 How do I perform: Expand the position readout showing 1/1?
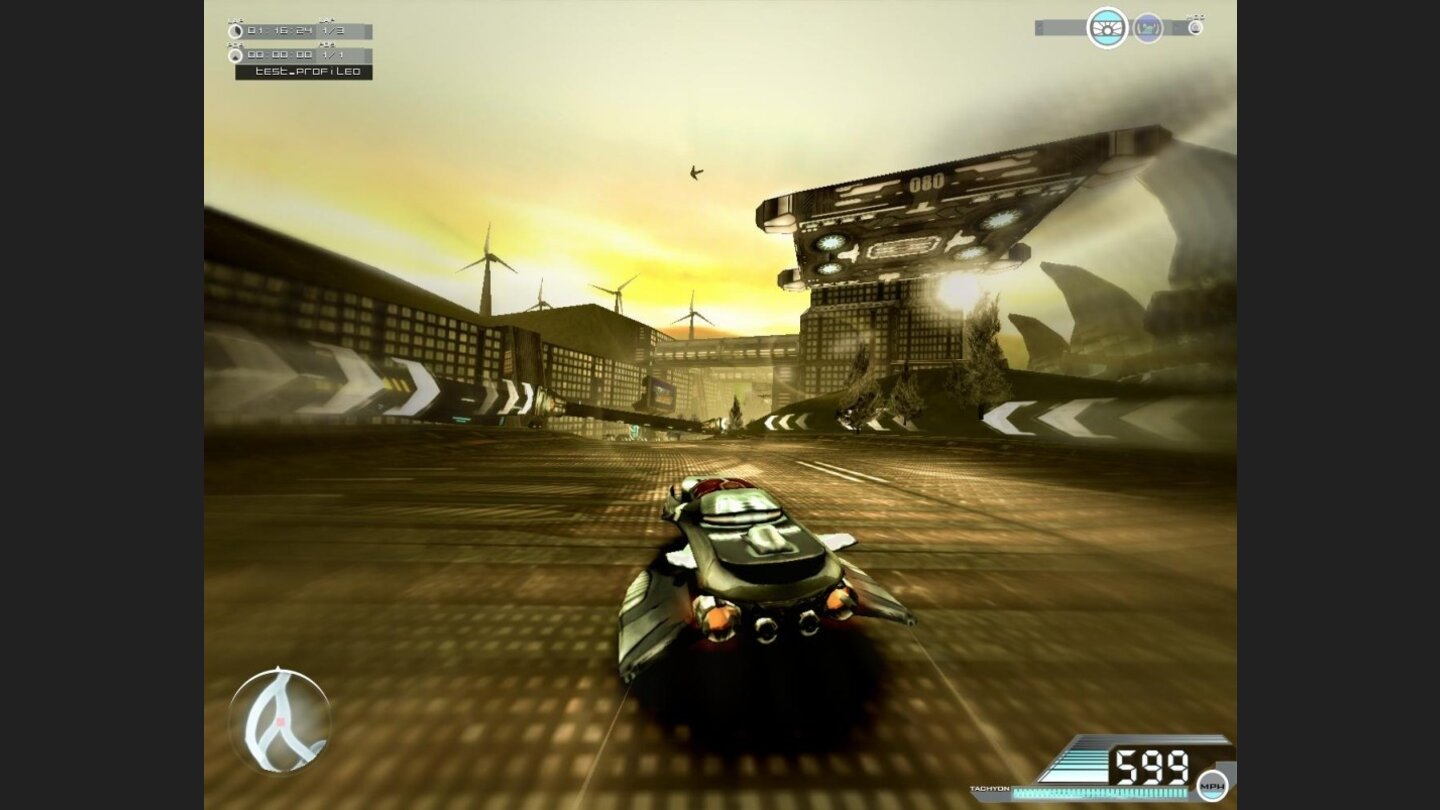click(x=334, y=54)
